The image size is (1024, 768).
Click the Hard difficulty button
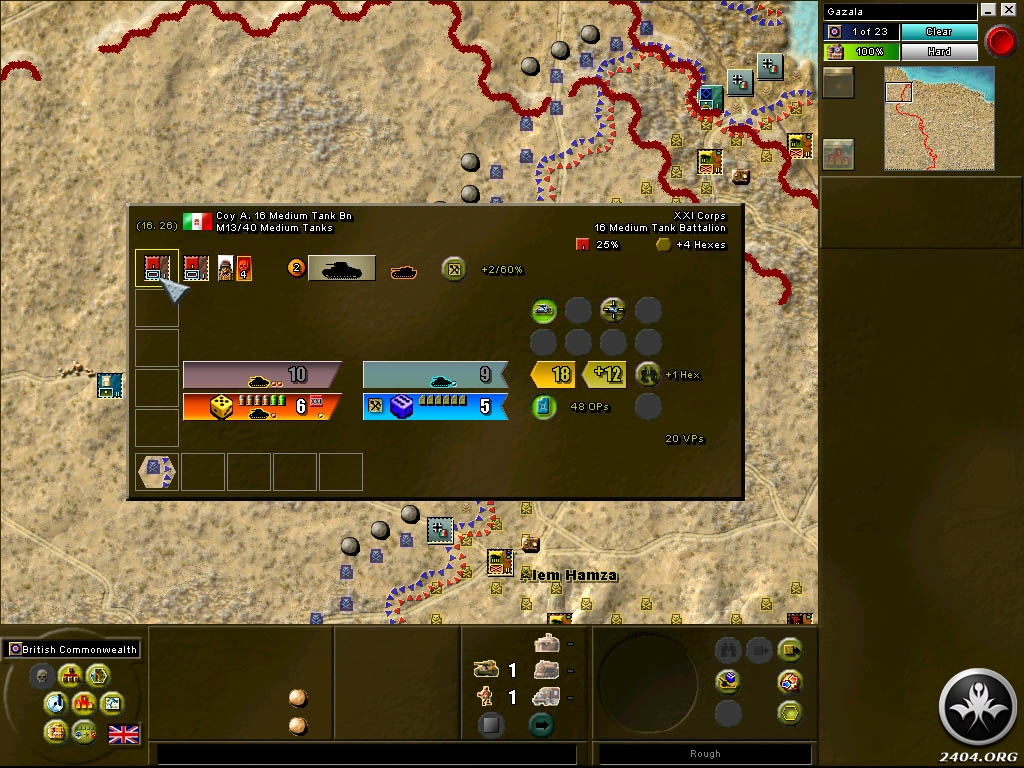pos(939,51)
